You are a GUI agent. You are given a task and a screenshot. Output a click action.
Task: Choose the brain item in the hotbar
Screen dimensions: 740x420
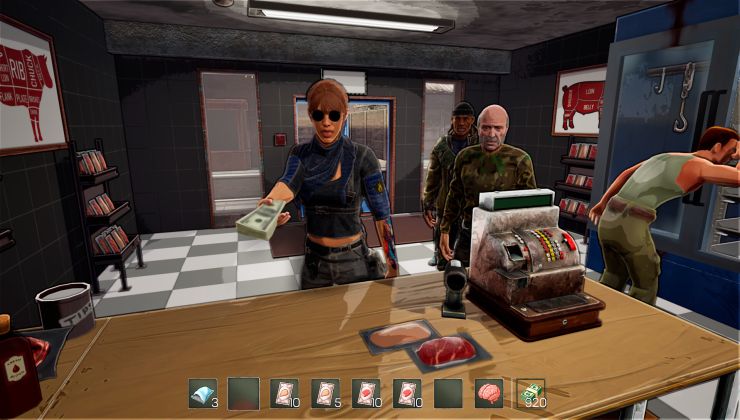(490, 393)
